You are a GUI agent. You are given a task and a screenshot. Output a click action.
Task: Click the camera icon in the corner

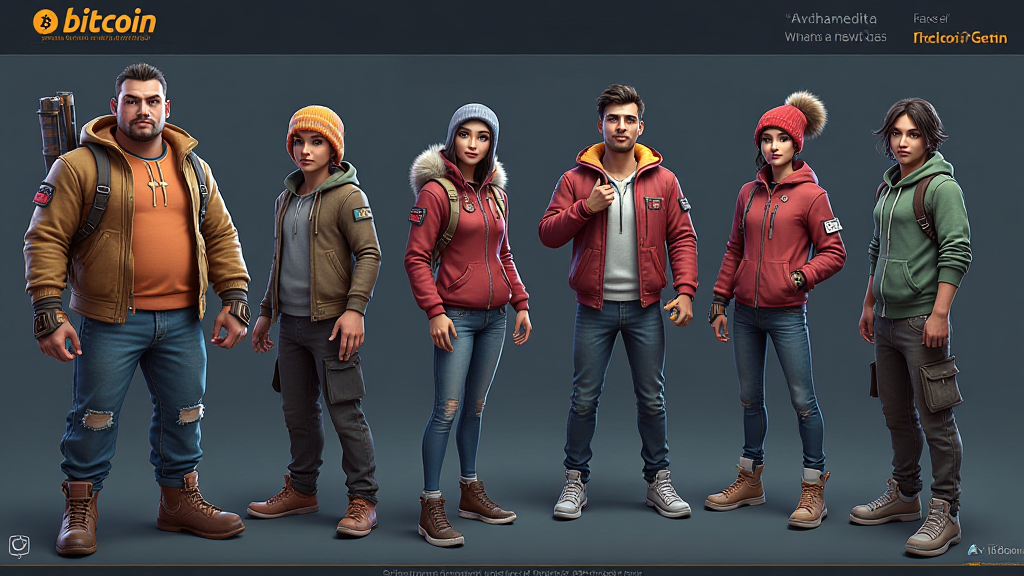[x=19, y=545]
